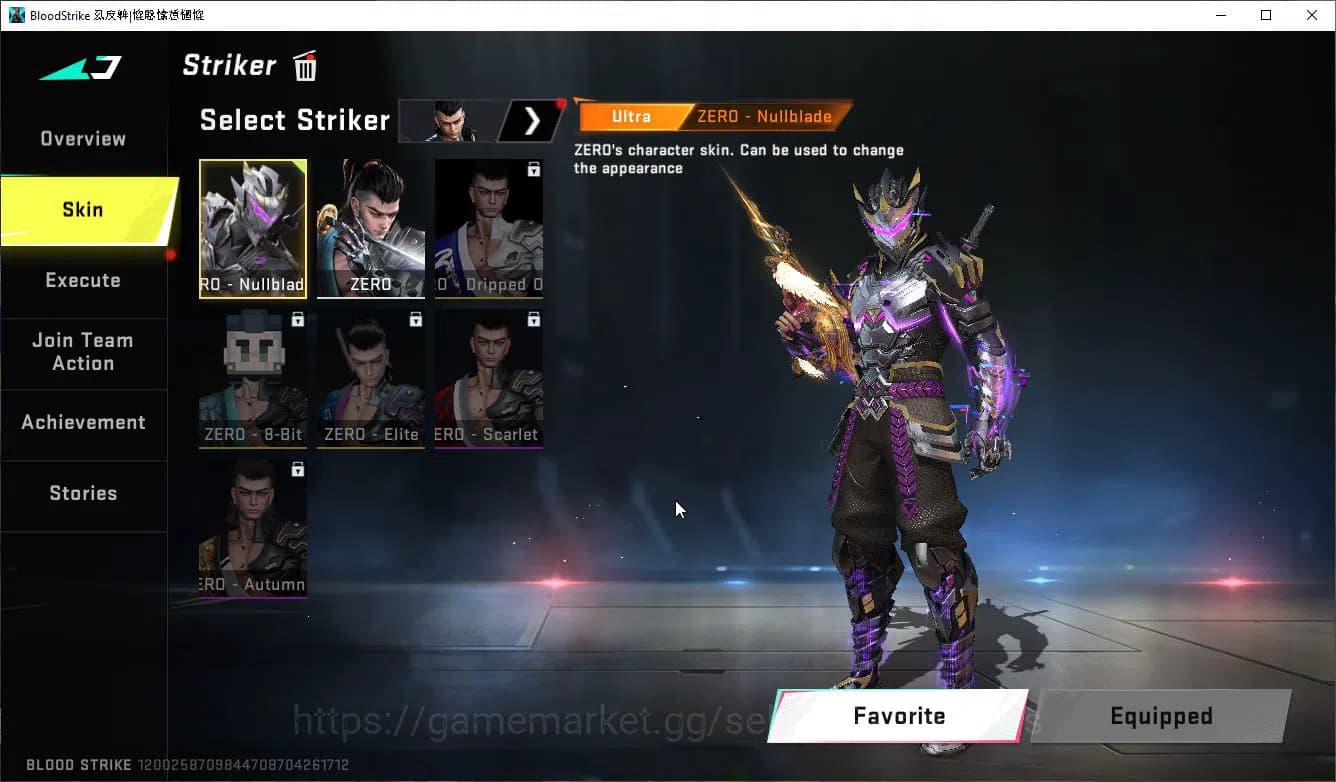Select the ZERO - Nullblade skin thumbnail
The width and height of the screenshot is (1336, 782).
pos(252,228)
